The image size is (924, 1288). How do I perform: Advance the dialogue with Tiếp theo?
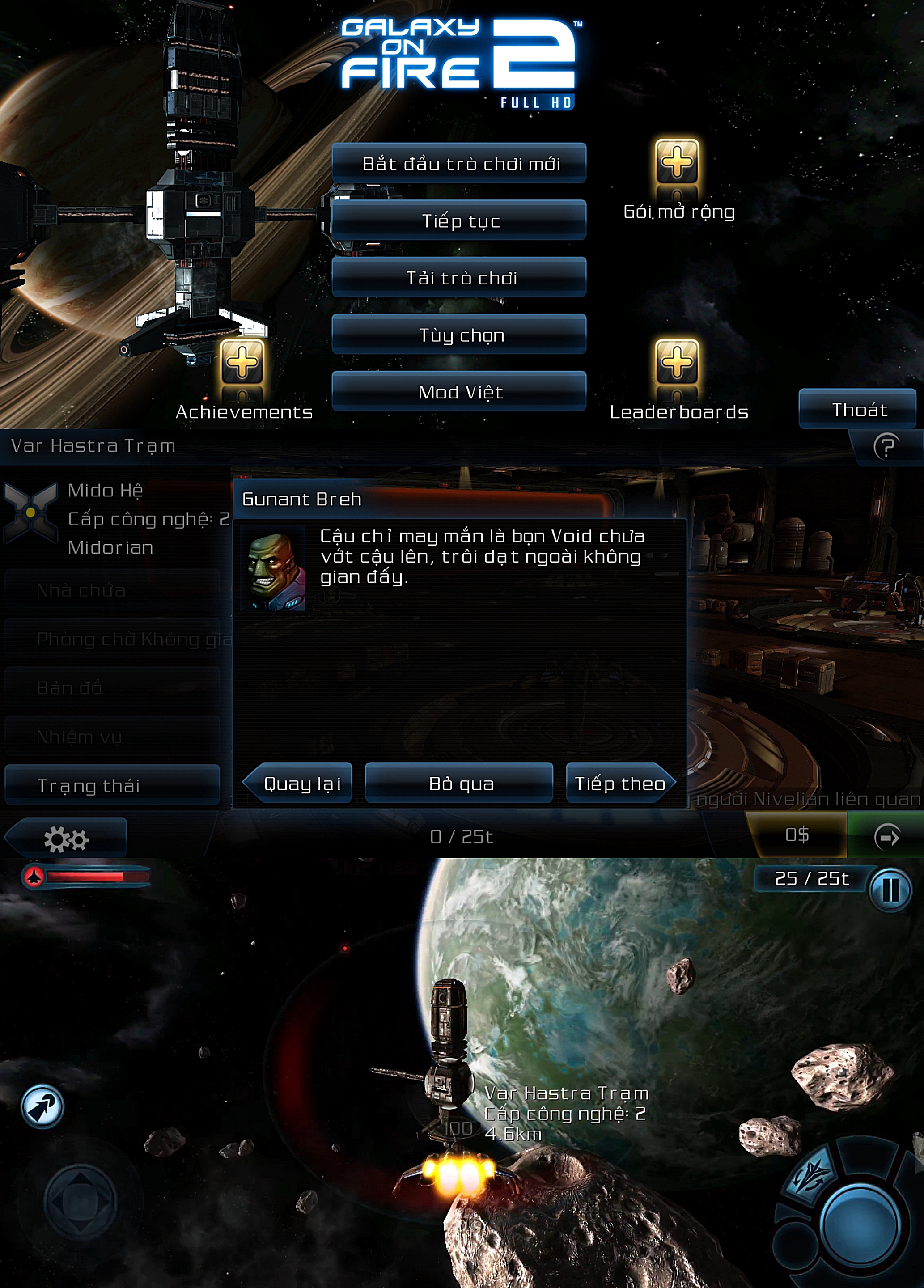(619, 784)
